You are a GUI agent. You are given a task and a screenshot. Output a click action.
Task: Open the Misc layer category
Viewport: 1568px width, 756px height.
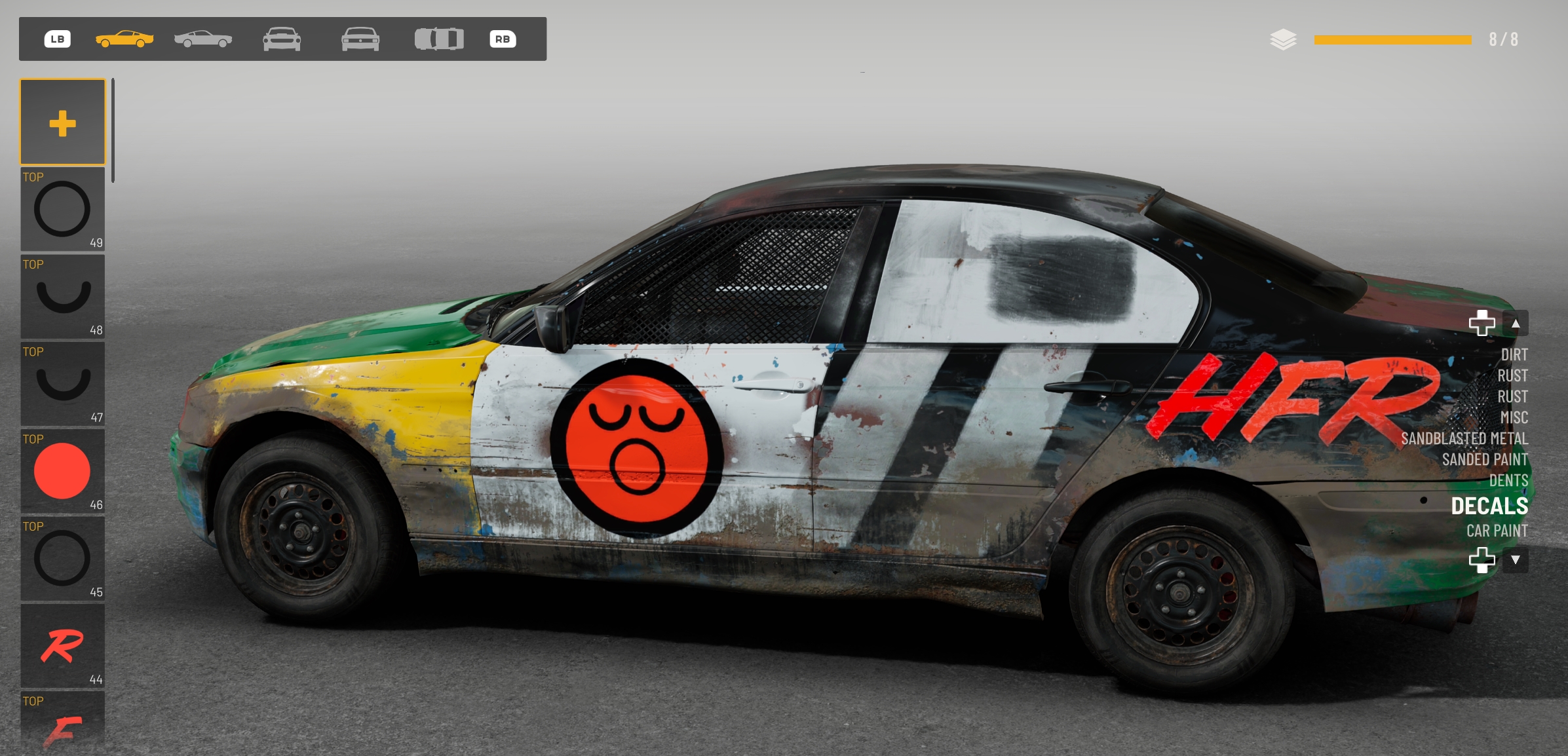[x=1514, y=417]
